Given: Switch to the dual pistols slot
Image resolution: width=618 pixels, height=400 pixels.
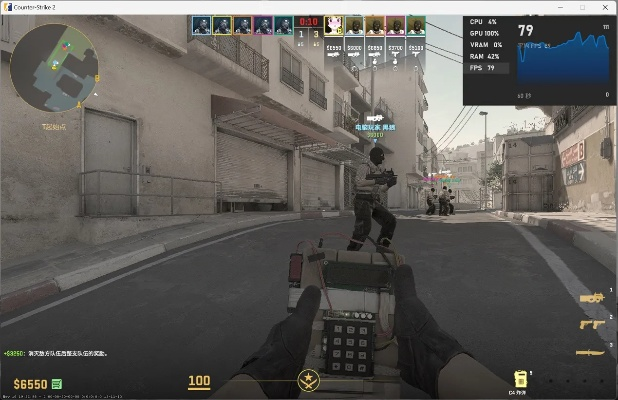Looking at the screenshot, I should 592,324.
